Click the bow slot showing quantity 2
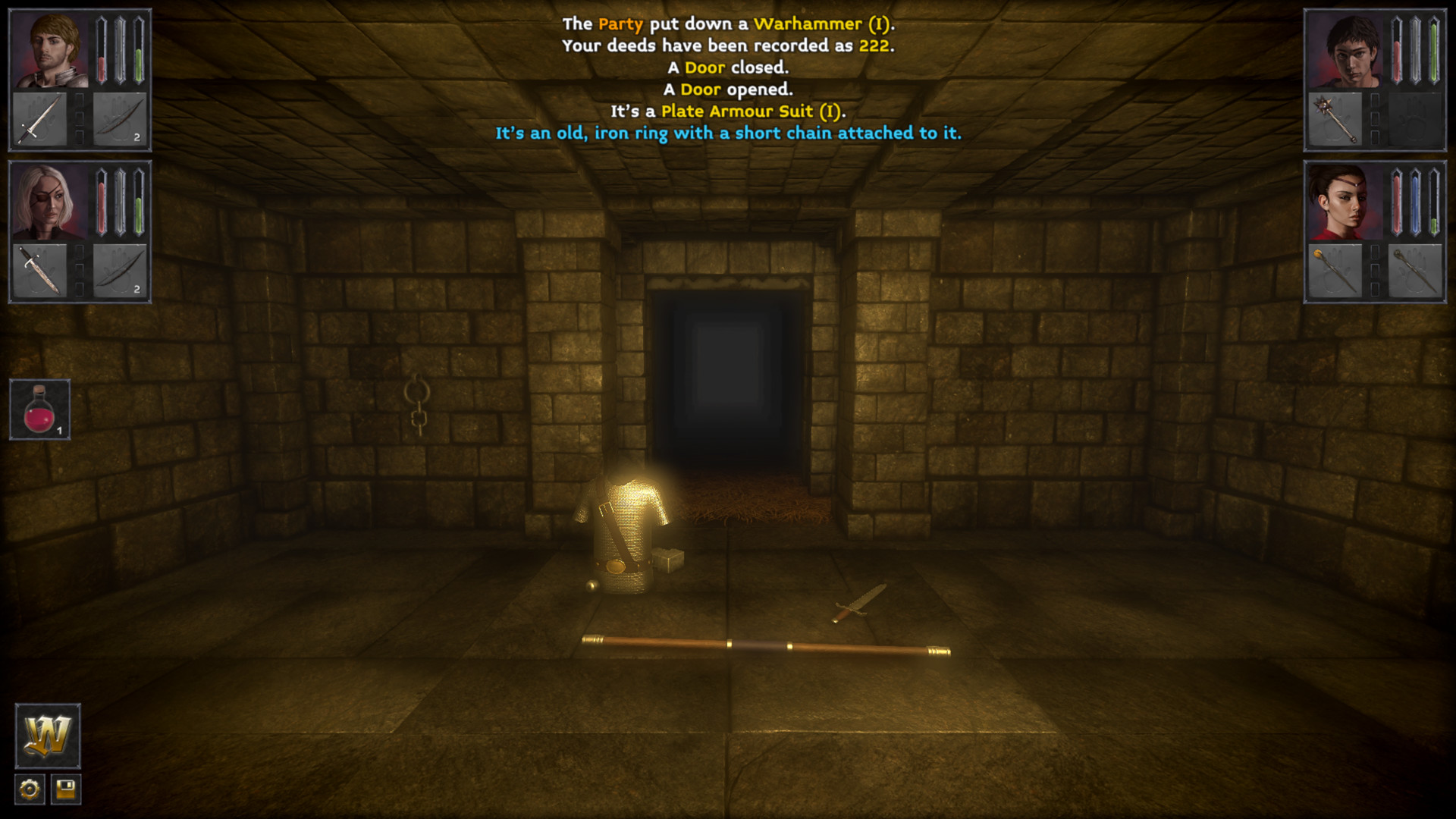 [120, 119]
